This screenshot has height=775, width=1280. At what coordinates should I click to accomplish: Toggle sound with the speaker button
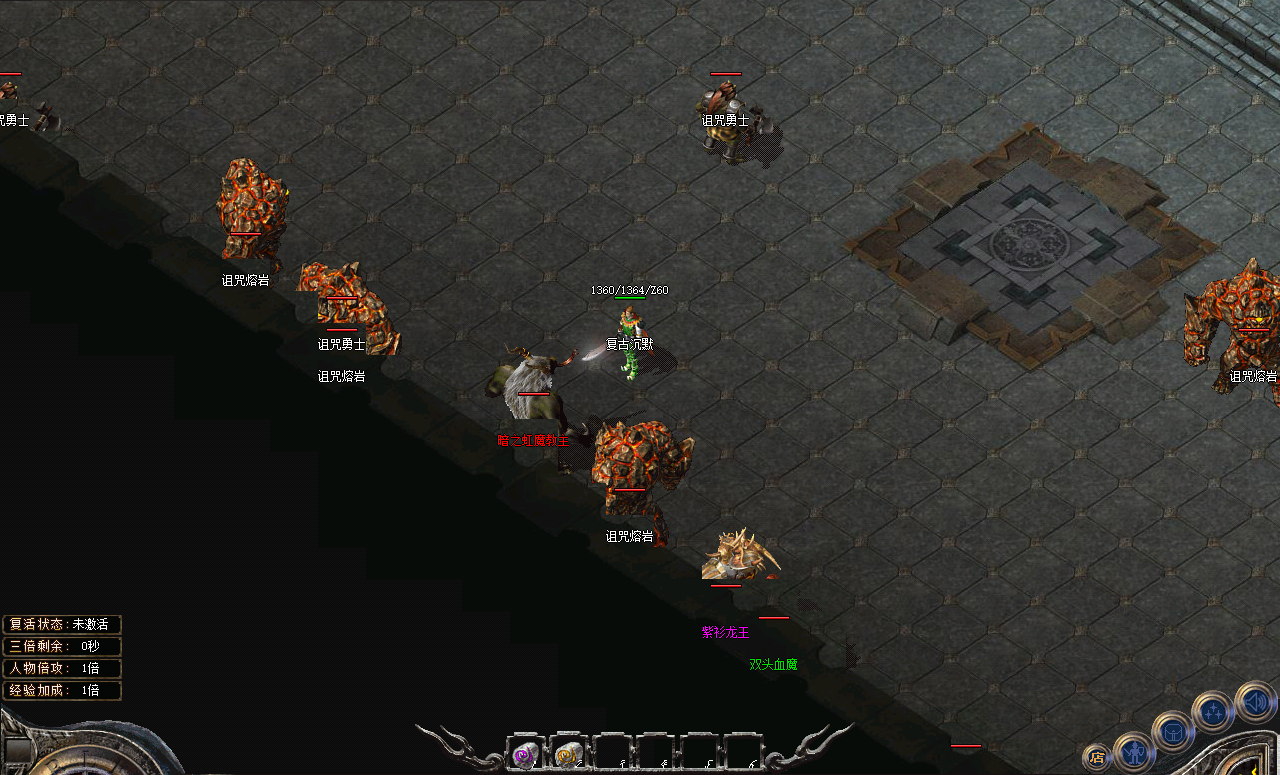(1254, 701)
